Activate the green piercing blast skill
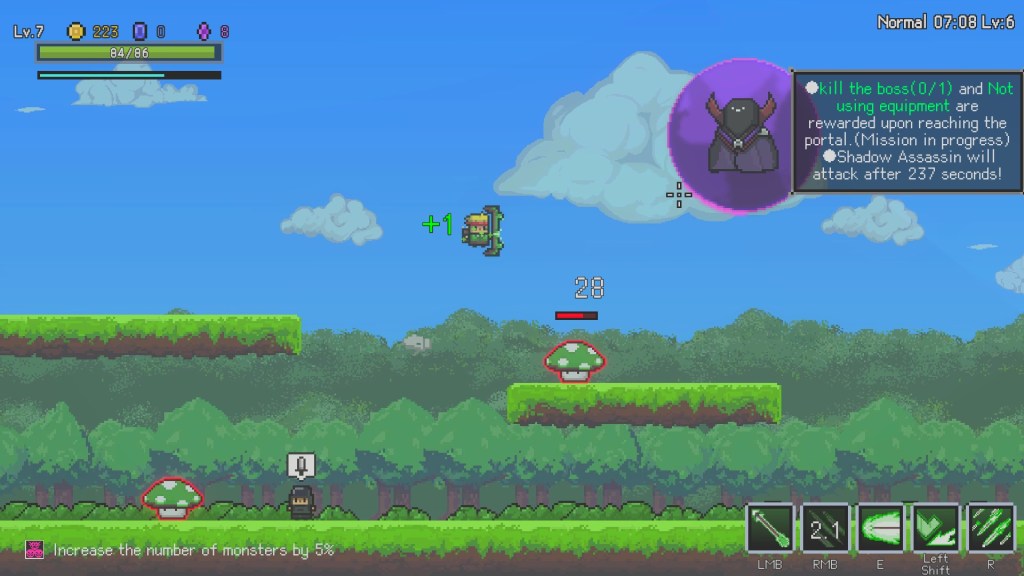Viewport: 1024px width, 576px height. (880, 528)
